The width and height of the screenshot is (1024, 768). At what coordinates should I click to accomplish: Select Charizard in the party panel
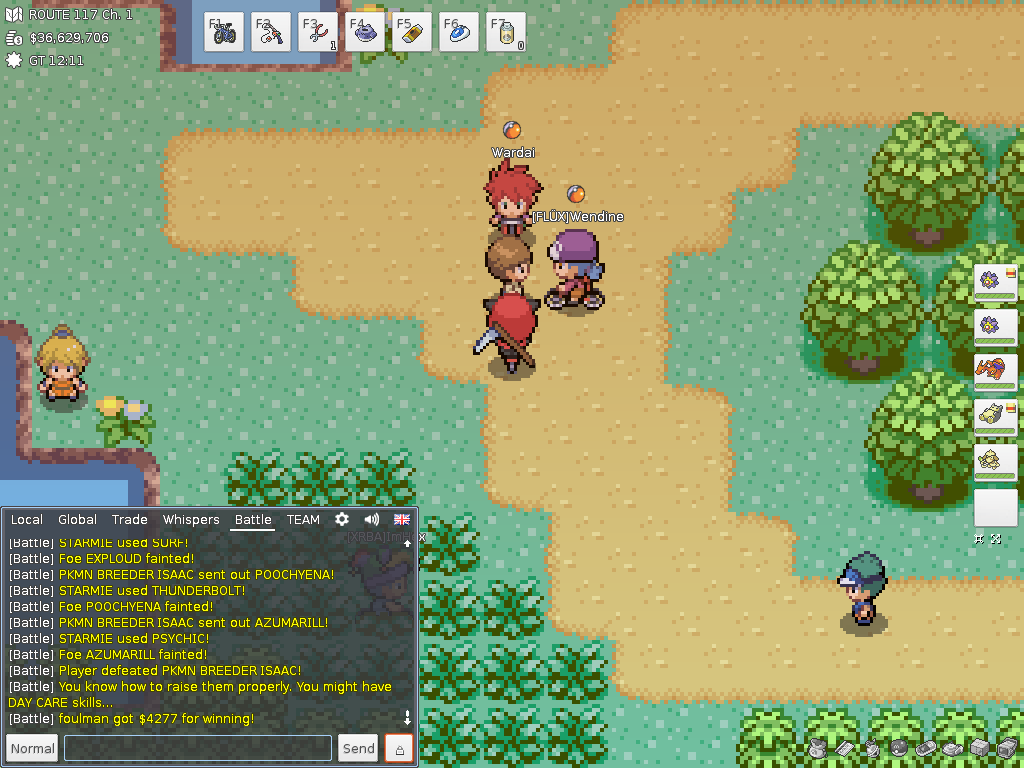coord(995,372)
